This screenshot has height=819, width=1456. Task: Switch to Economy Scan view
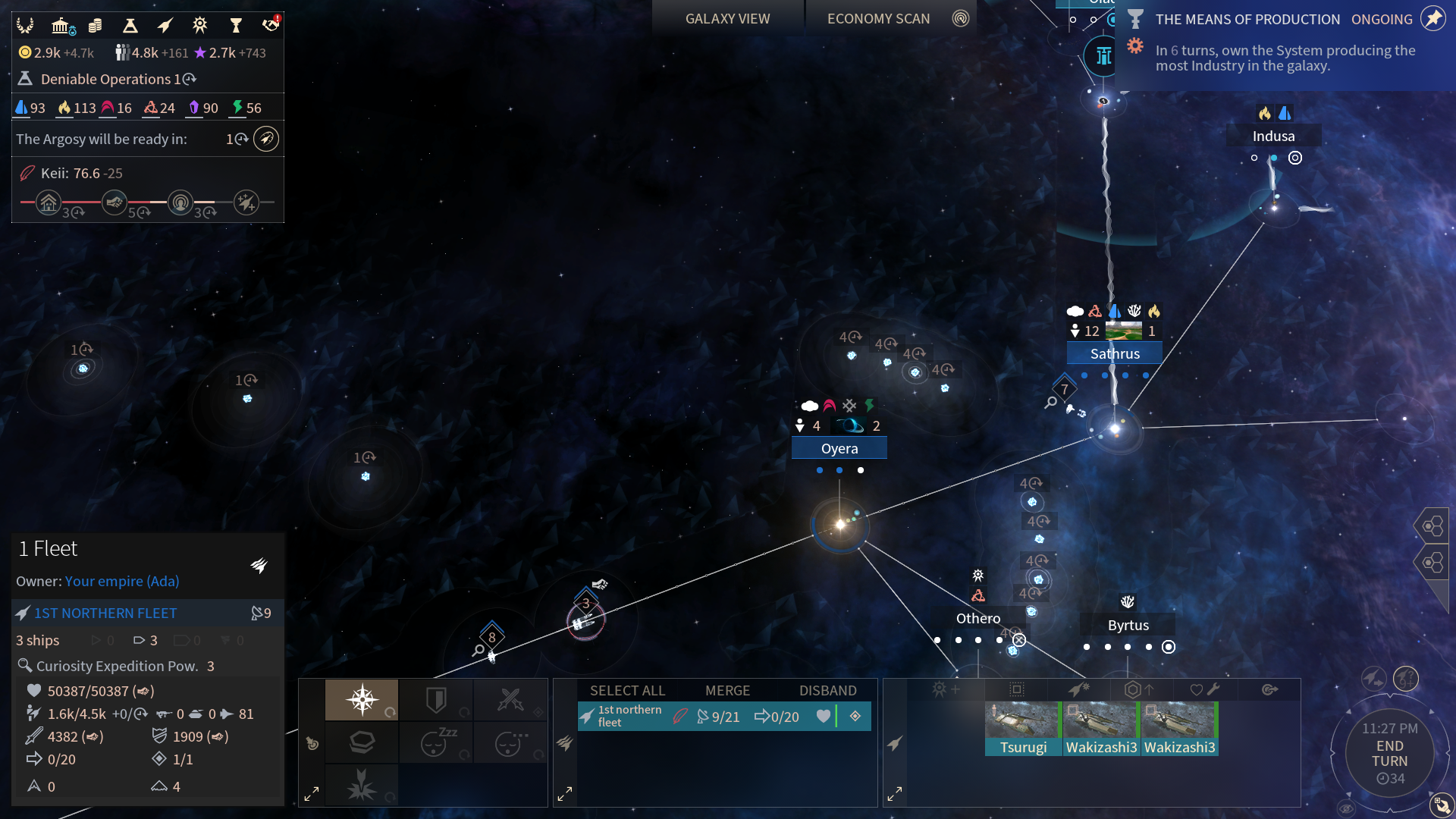[x=878, y=19]
